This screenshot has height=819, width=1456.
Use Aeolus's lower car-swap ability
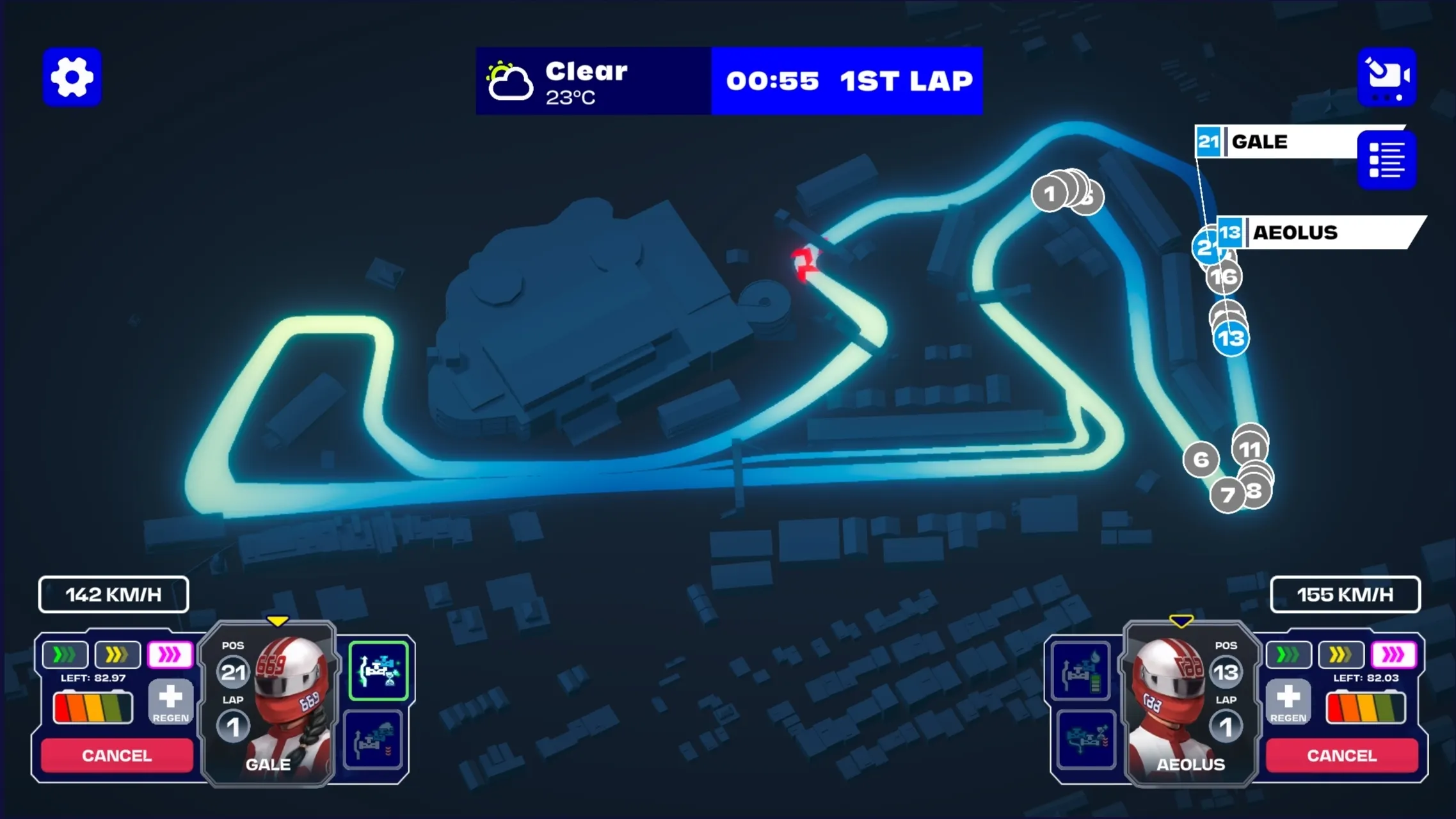pyautogui.click(x=1086, y=739)
